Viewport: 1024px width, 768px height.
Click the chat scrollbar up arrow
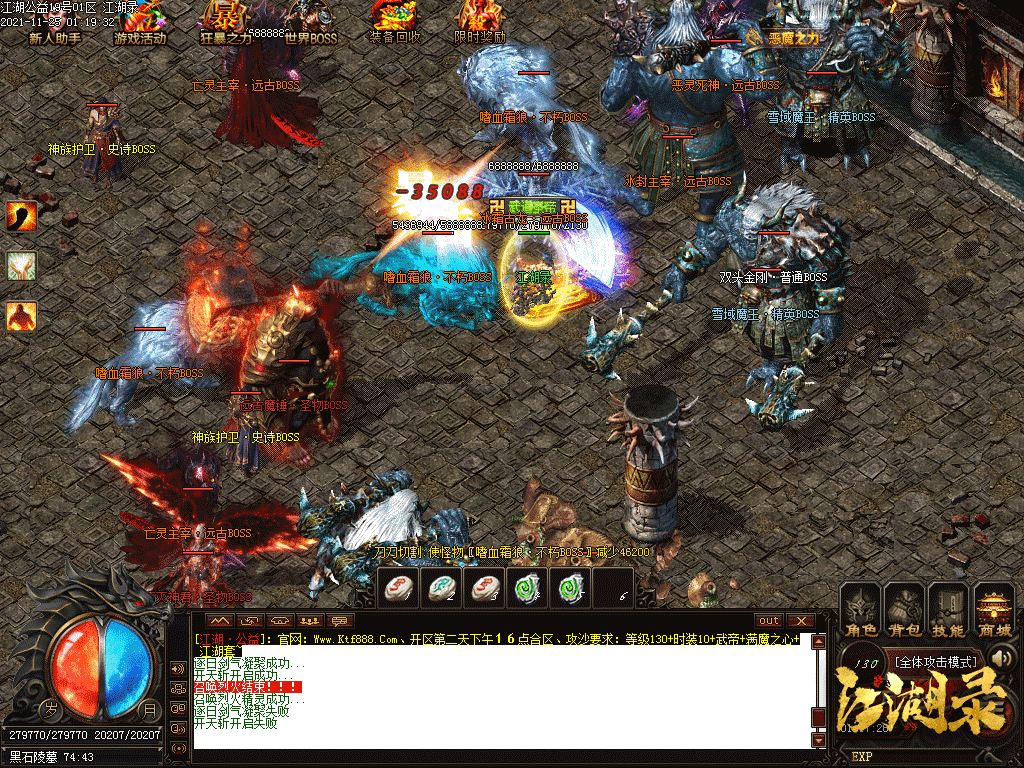pyautogui.click(x=819, y=640)
